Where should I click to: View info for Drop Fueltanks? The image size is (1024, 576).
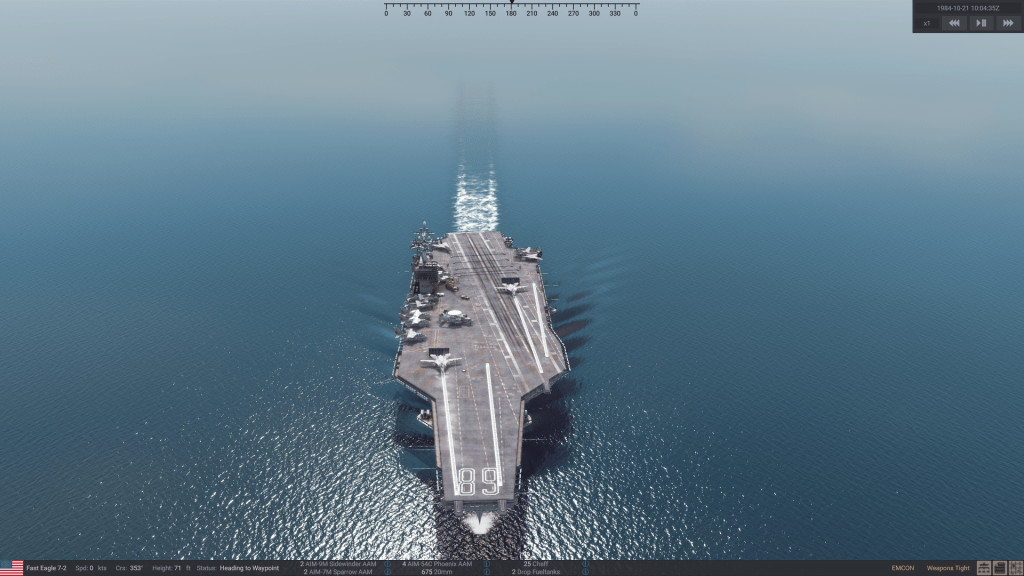[586, 572]
